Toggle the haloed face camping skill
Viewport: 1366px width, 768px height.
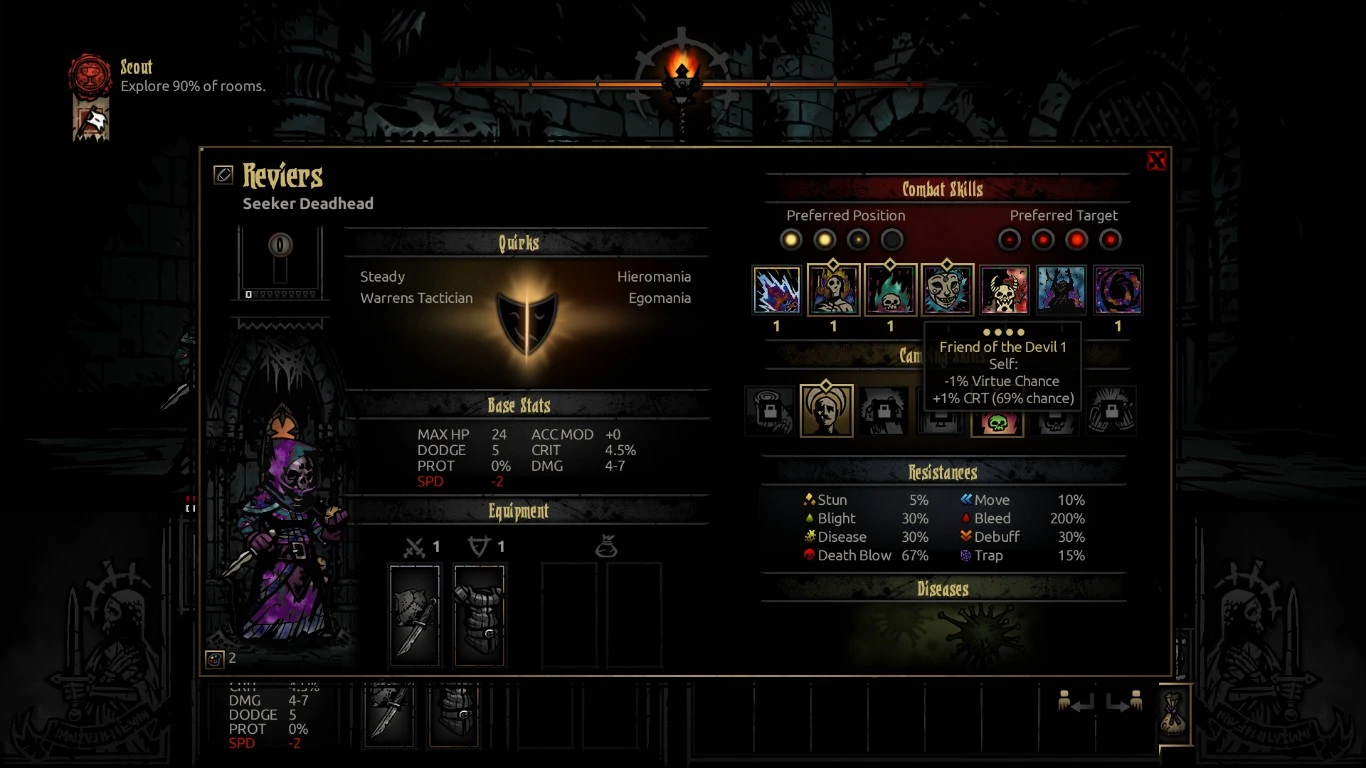[826, 411]
